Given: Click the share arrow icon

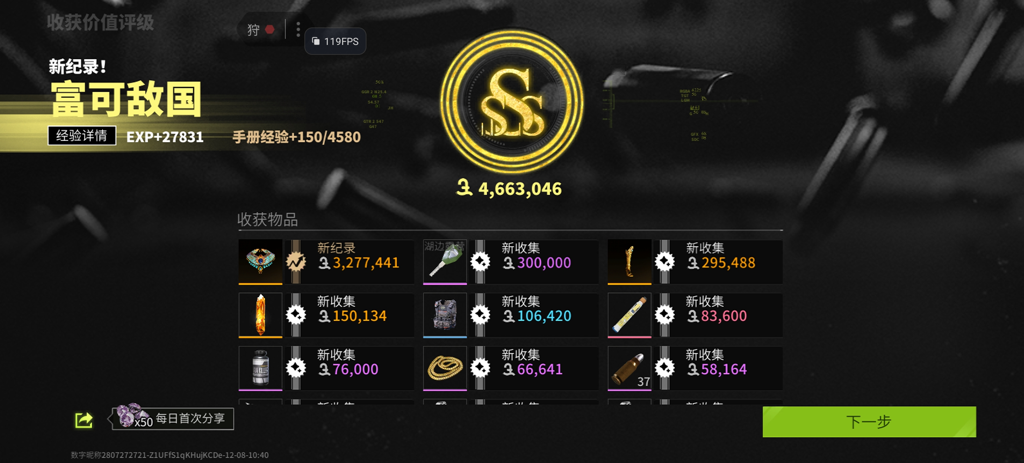Looking at the screenshot, I should tap(84, 421).
